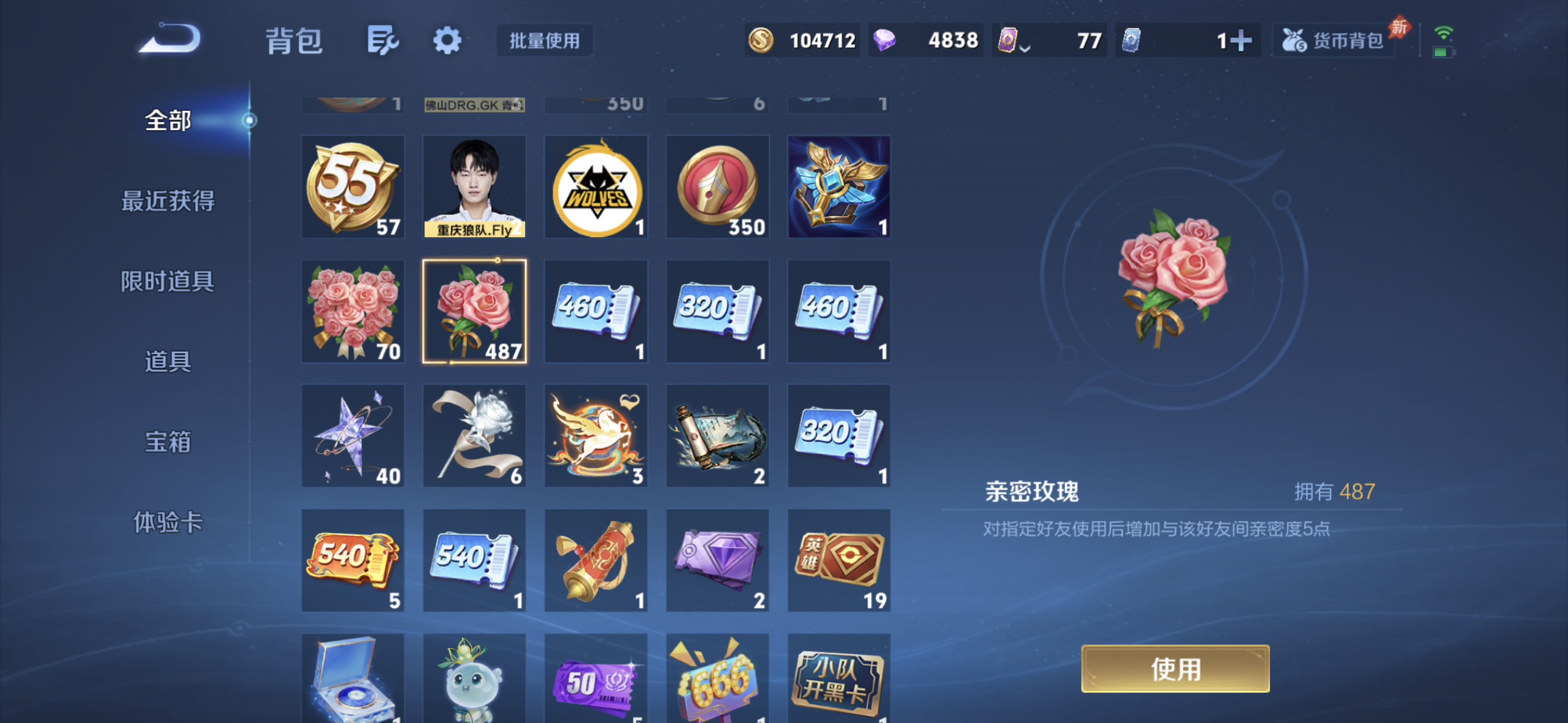The width and height of the screenshot is (1568, 723).
Task: Open the settings gear icon
Action: point(447,39)
